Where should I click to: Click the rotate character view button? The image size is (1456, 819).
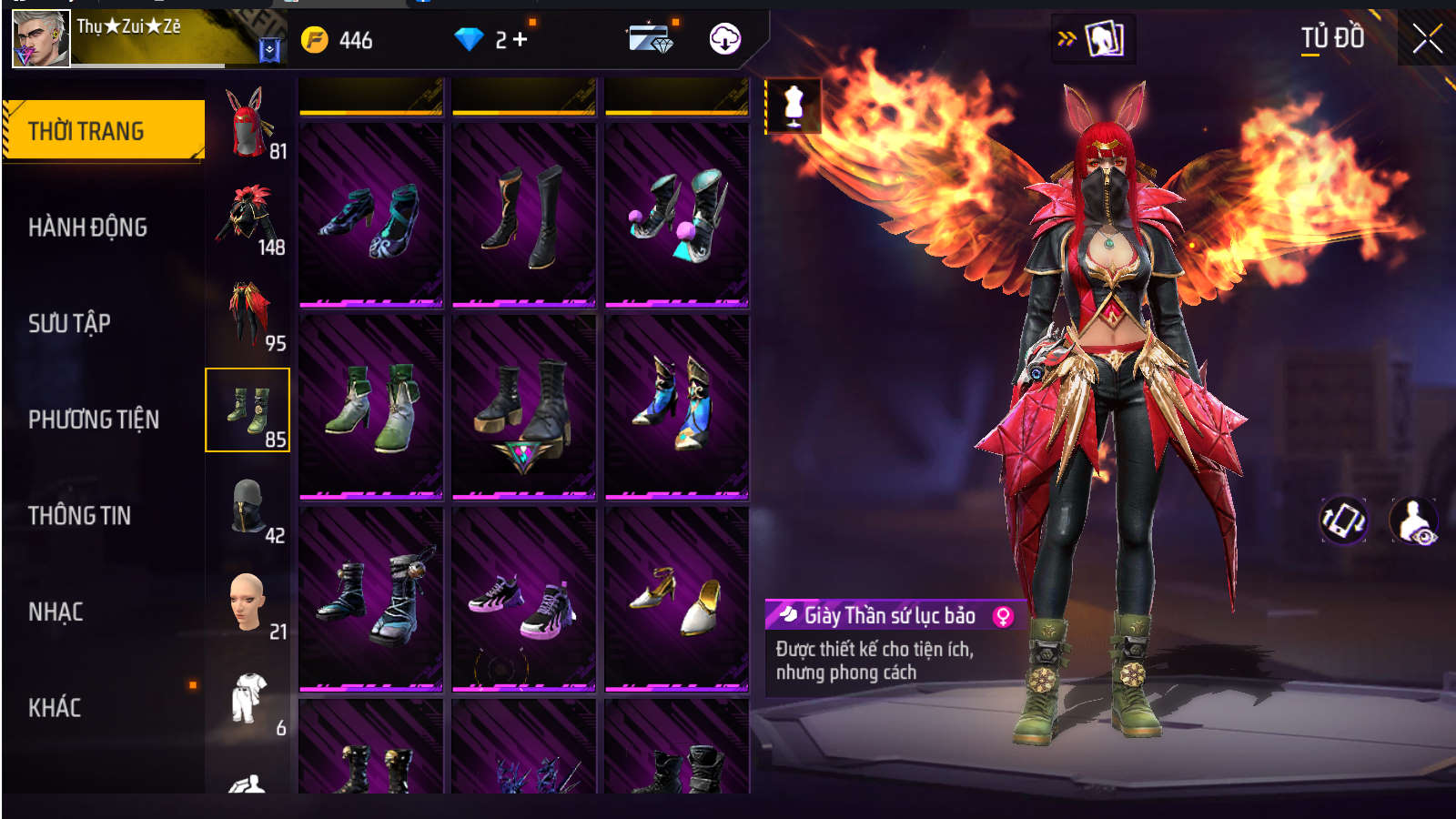1343,521
